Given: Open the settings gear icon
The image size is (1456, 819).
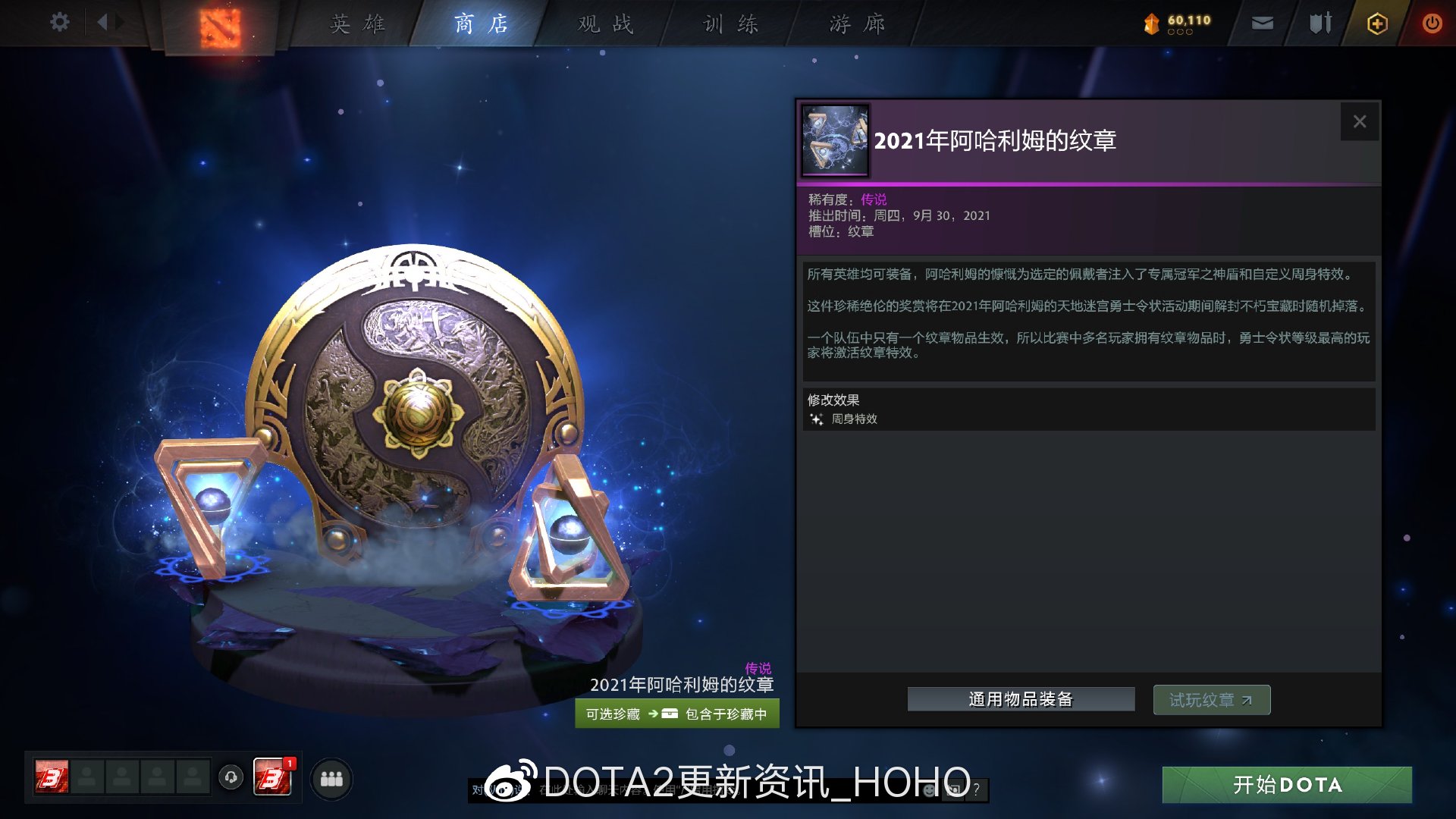Looking at the screenshot, I should point(59,22).
